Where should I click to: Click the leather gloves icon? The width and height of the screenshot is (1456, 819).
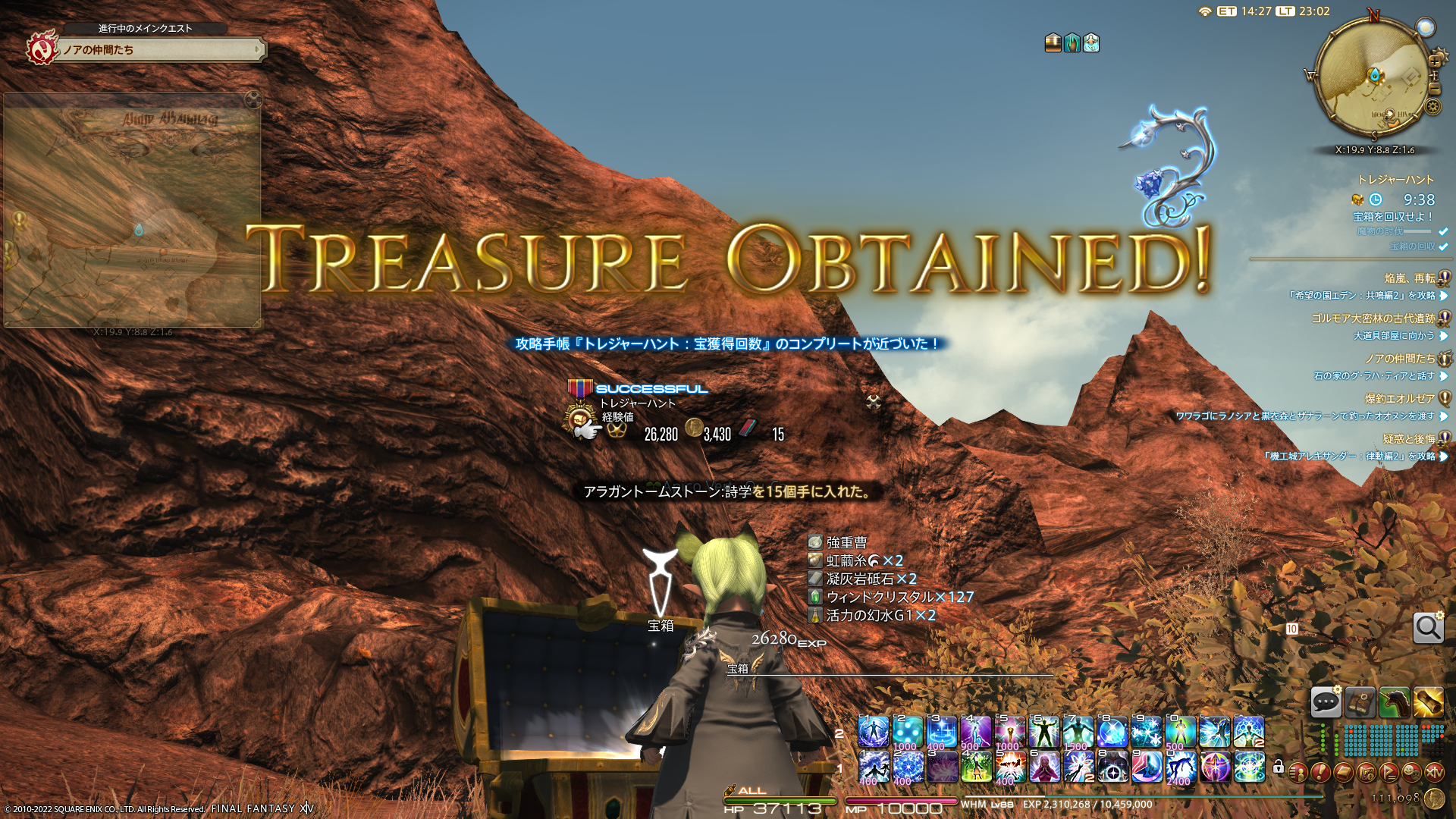[x=1360, y=702]
